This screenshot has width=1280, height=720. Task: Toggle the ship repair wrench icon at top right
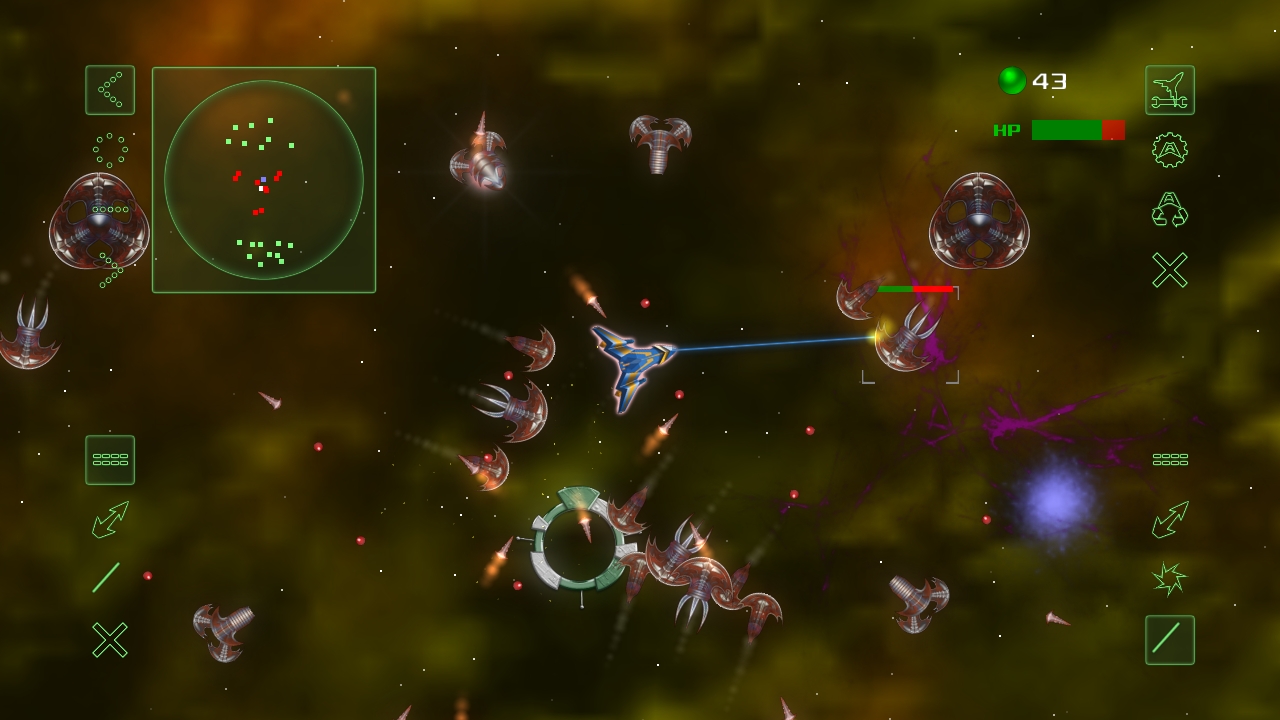click(x=1169, y=89)
